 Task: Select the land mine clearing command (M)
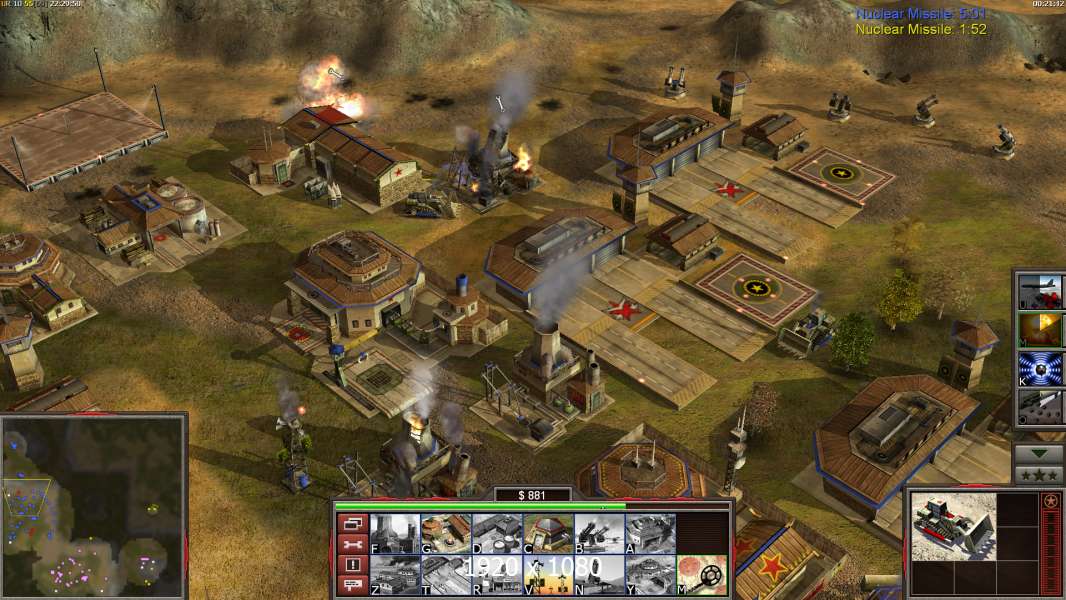[x=701, y=574]
